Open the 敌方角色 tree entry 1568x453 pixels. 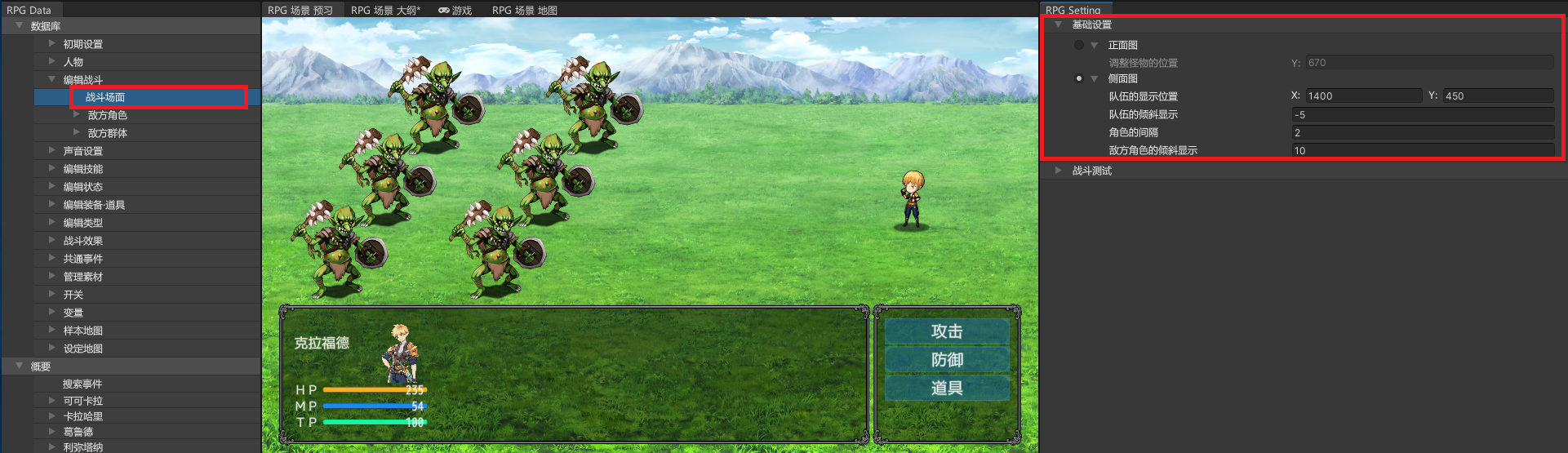[x=107, y=115]
